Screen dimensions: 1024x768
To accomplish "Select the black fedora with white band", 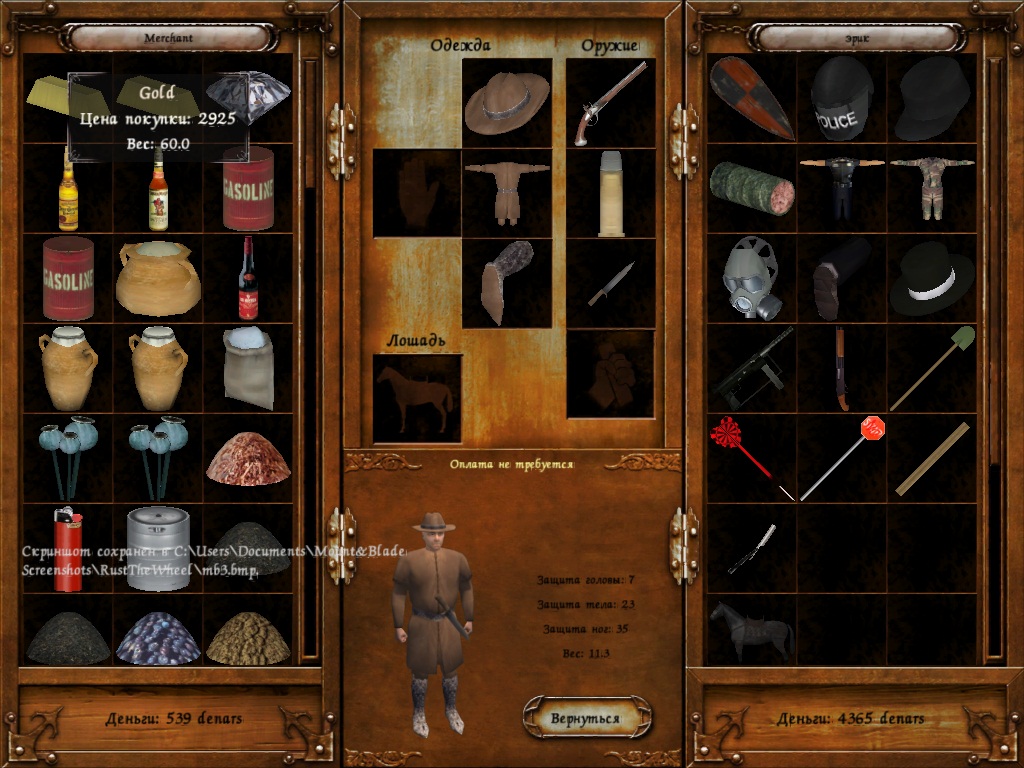I will pyautogui.click(x=931, y=277).
